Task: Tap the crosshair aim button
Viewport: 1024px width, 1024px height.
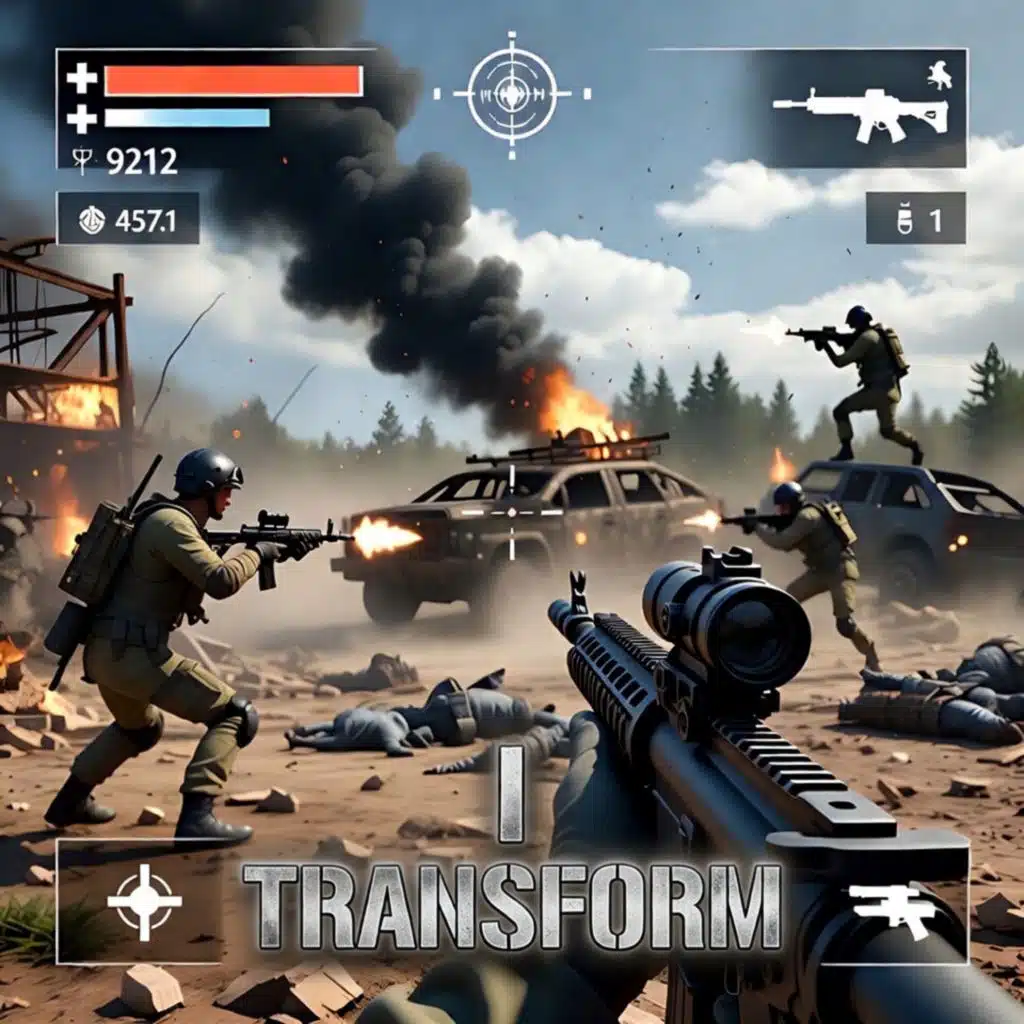Action: (x=144, y=901)
